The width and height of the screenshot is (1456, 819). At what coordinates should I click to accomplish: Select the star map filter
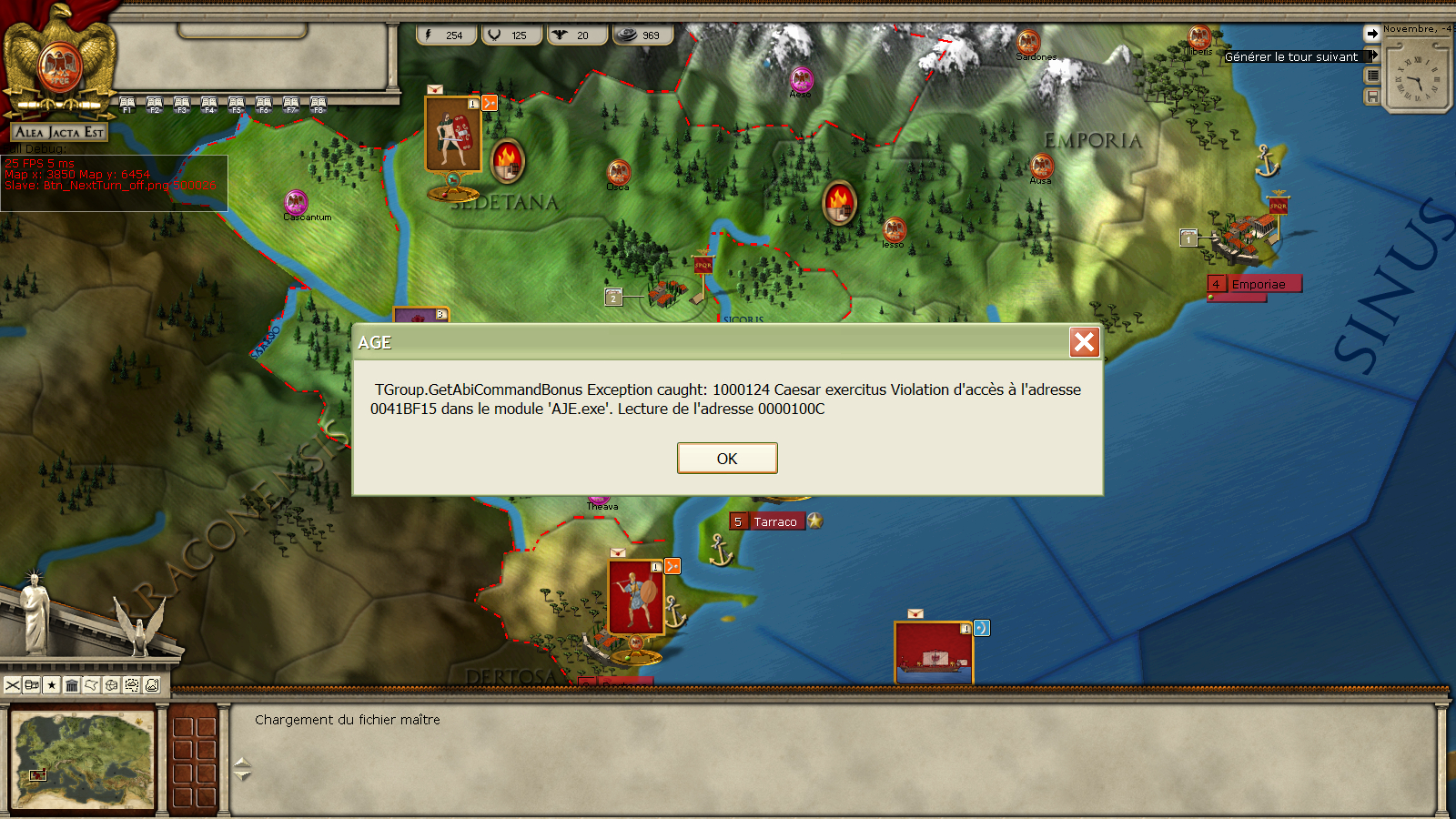pos(52,685)
